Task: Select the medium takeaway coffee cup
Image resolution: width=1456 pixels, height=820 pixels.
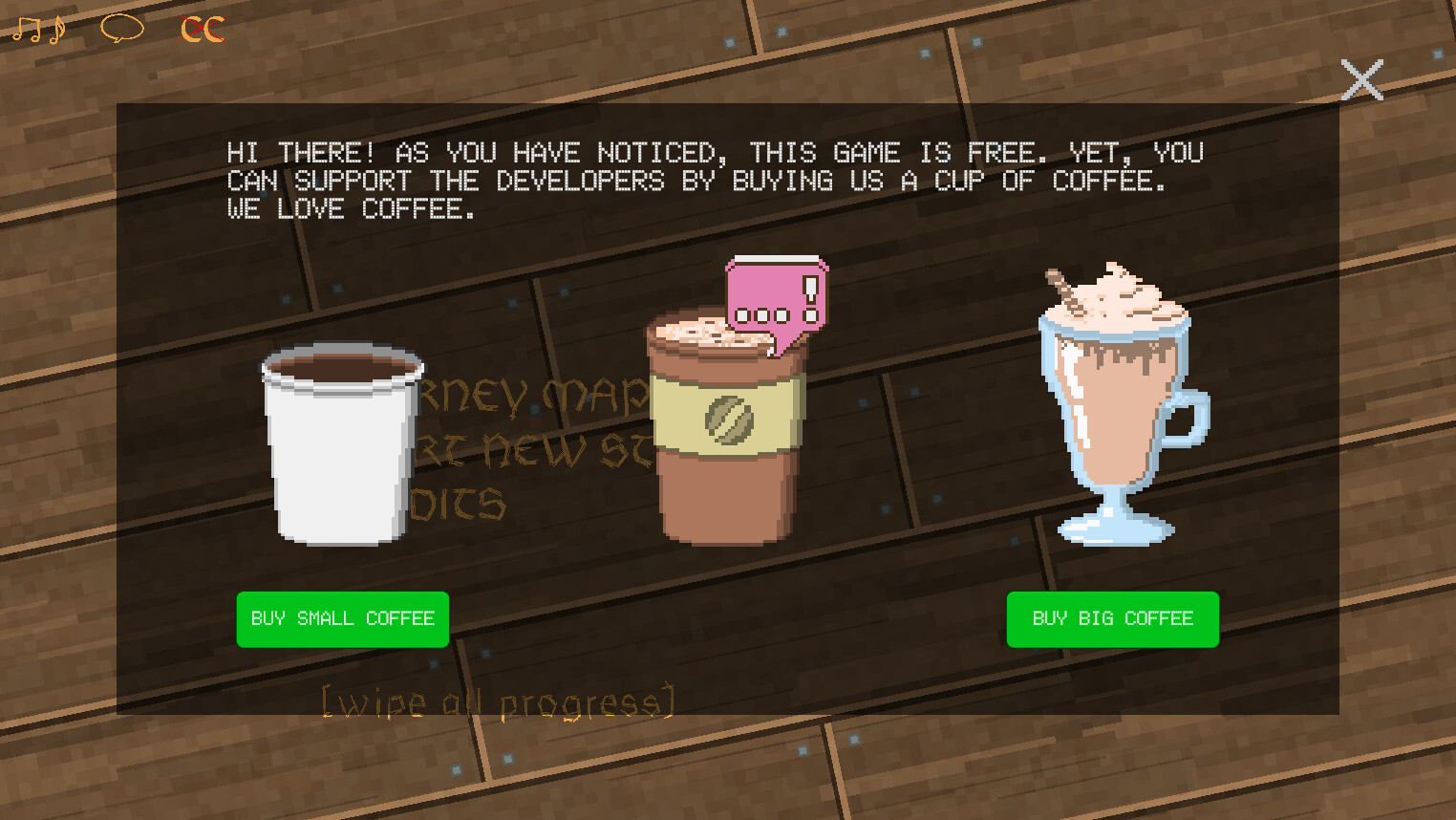Action: point(728,430)
